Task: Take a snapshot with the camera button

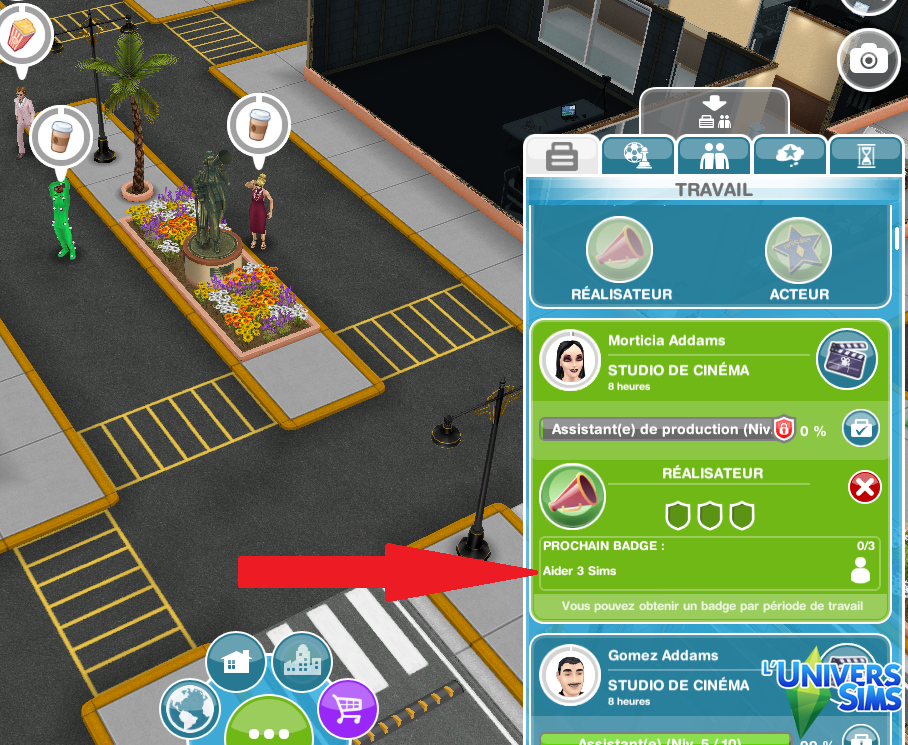Action: point(868,59)
